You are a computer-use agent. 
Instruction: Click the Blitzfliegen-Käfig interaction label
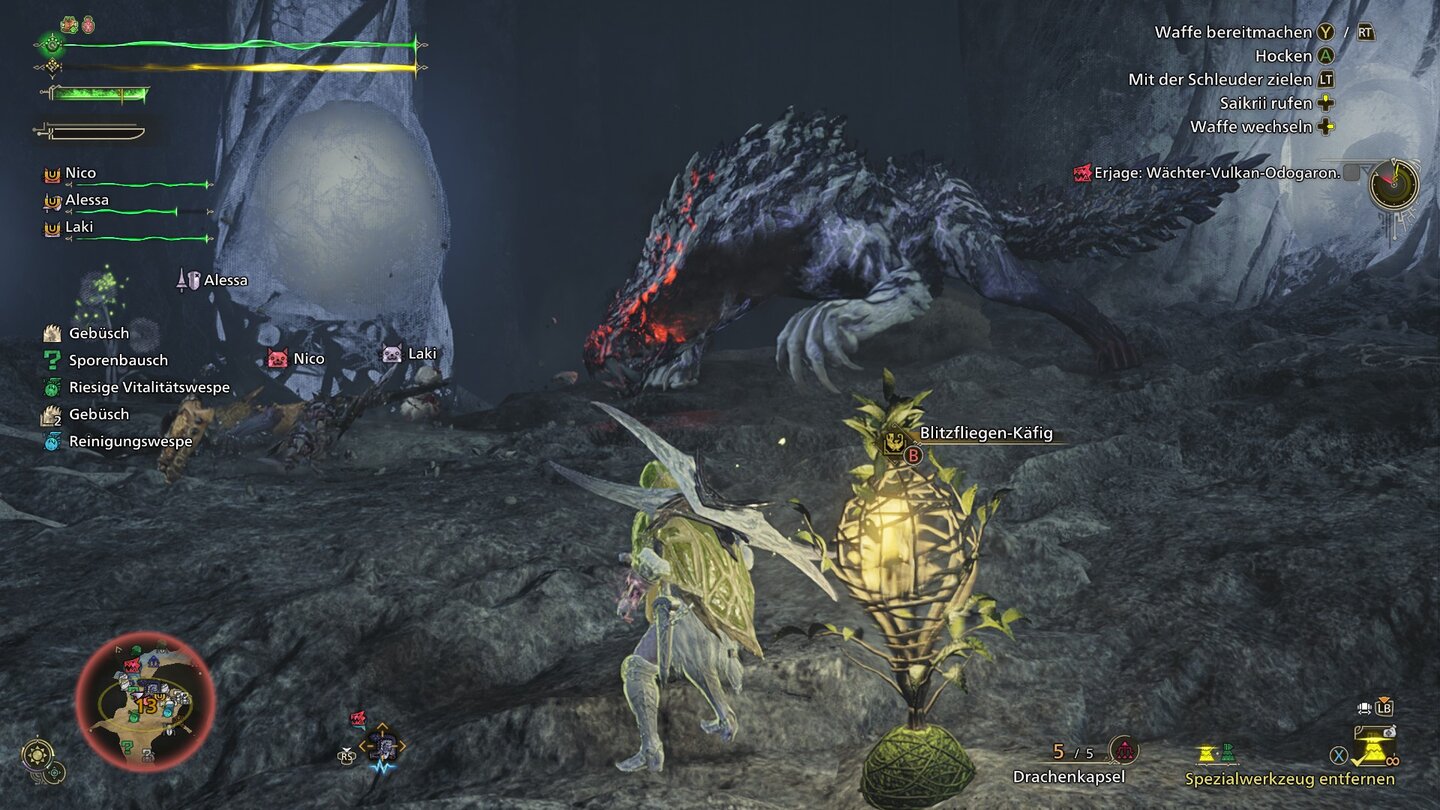pos(985,434)
